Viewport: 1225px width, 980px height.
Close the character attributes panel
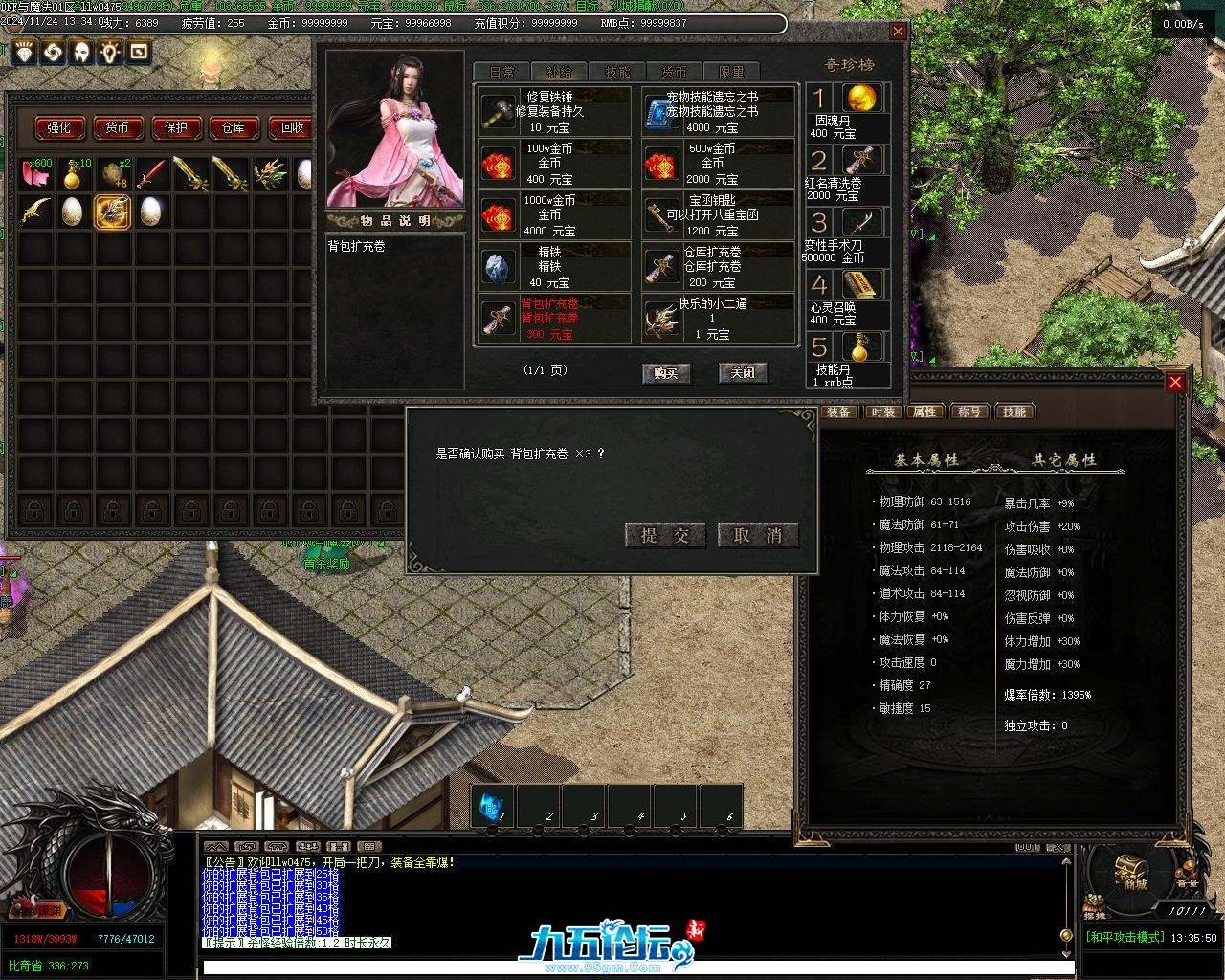tap(1175, 382)
